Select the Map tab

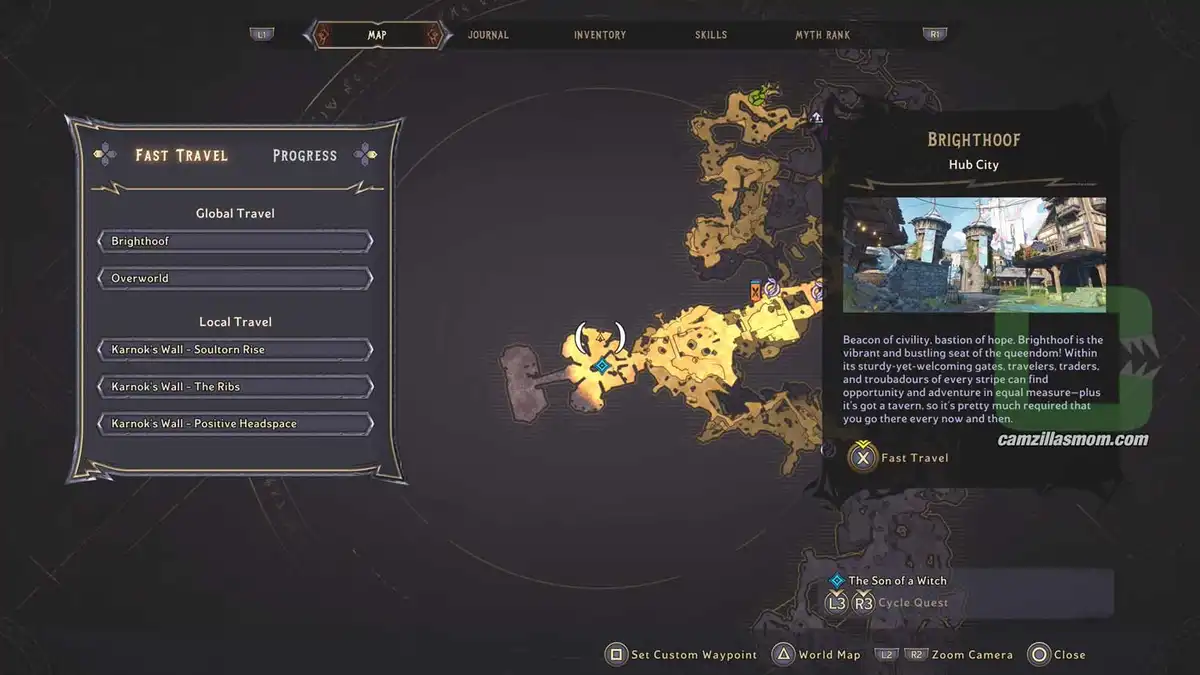[x=377, y=35]
